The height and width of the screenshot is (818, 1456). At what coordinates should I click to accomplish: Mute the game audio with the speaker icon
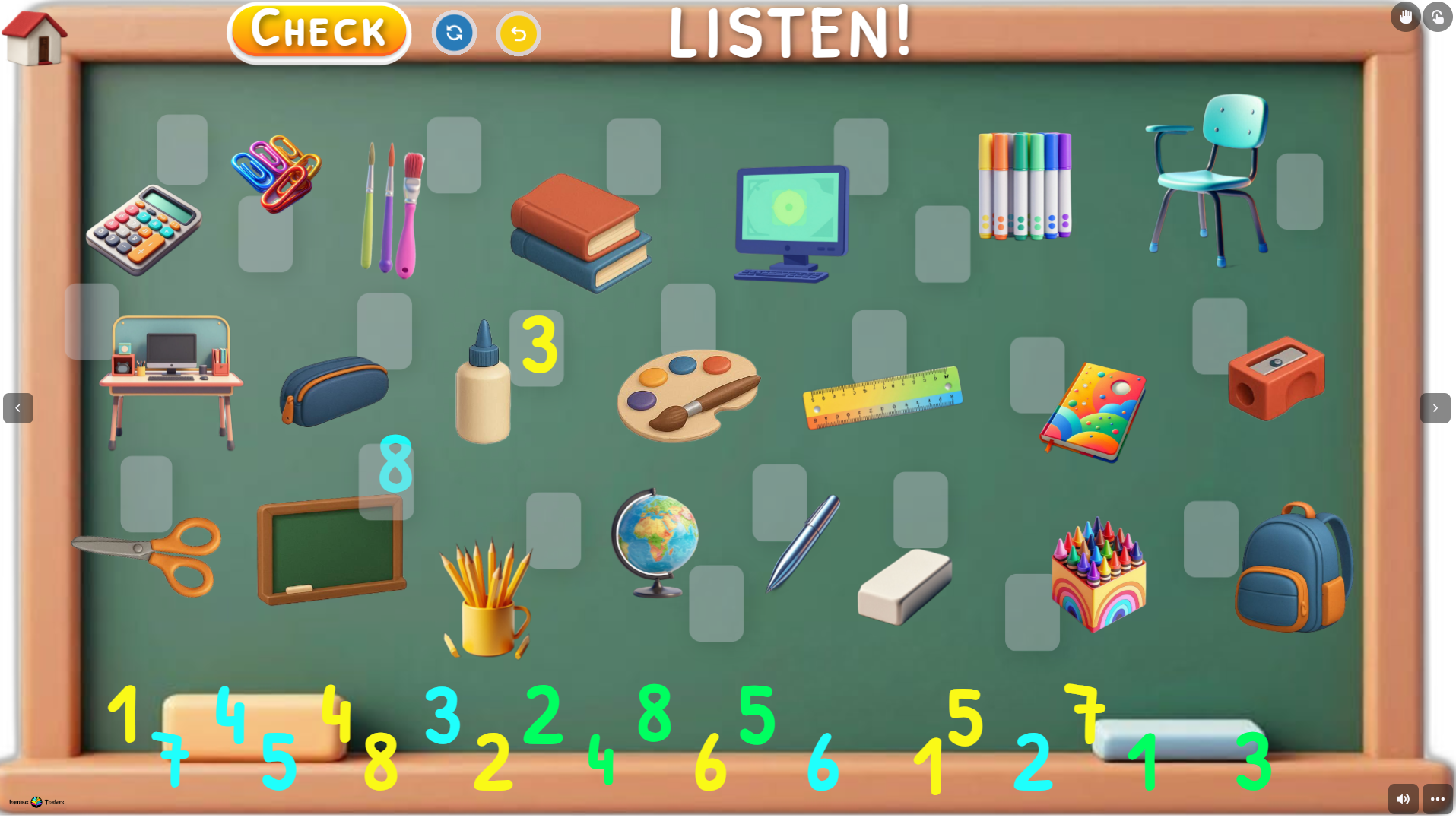(1403, 798)
